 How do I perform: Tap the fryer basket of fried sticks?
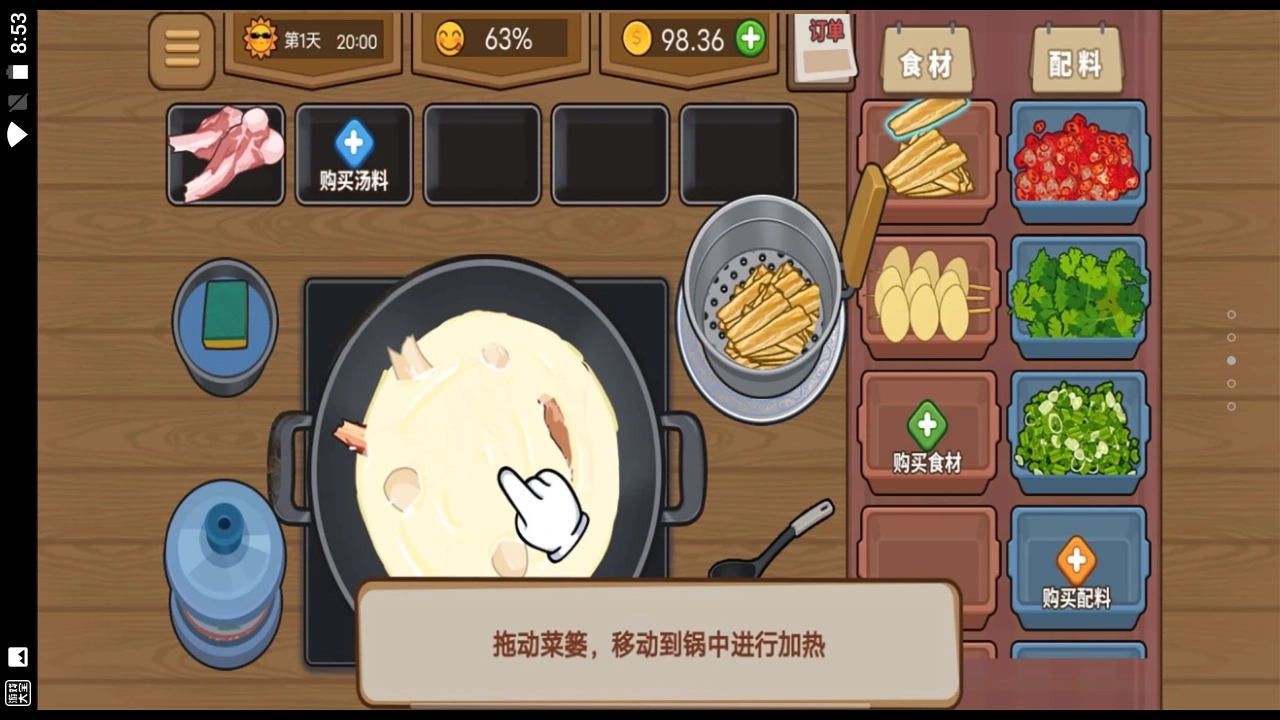click(763, 310)
